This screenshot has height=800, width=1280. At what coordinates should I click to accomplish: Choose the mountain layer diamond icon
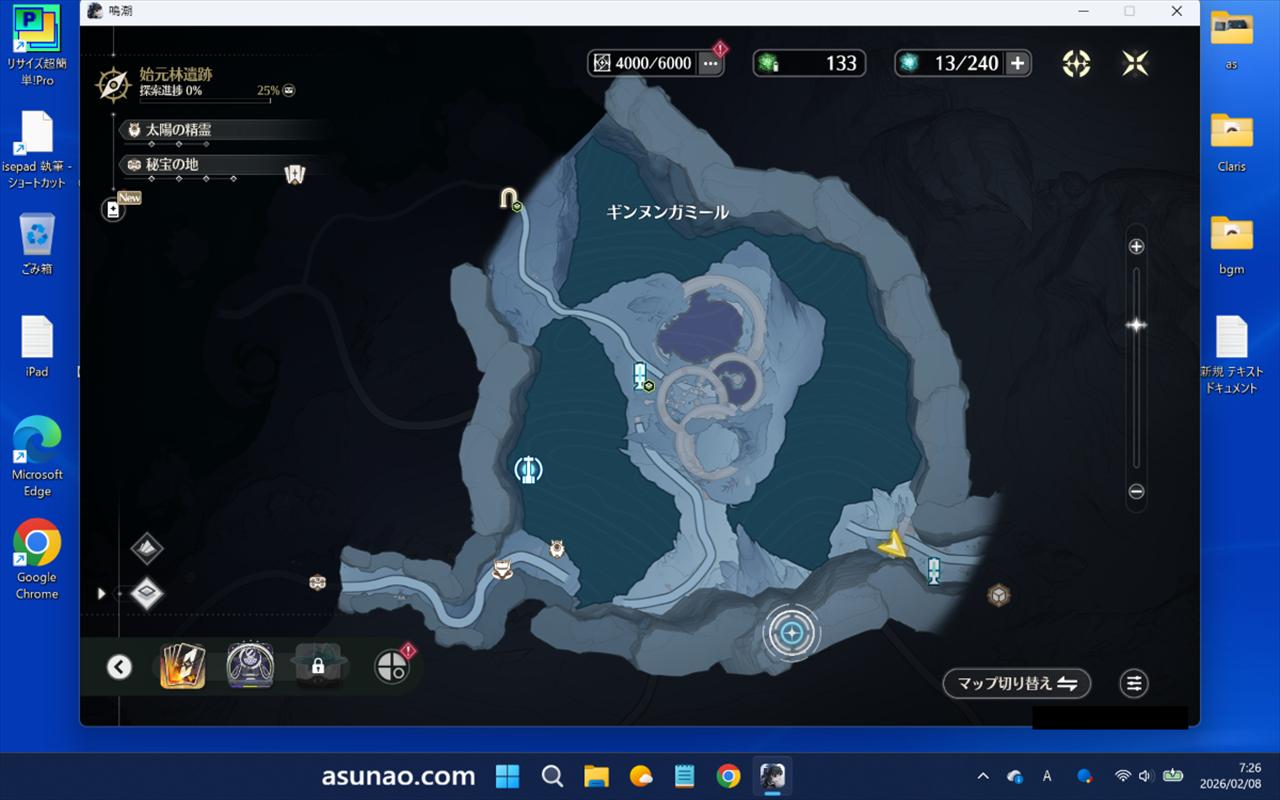[147, 547]
